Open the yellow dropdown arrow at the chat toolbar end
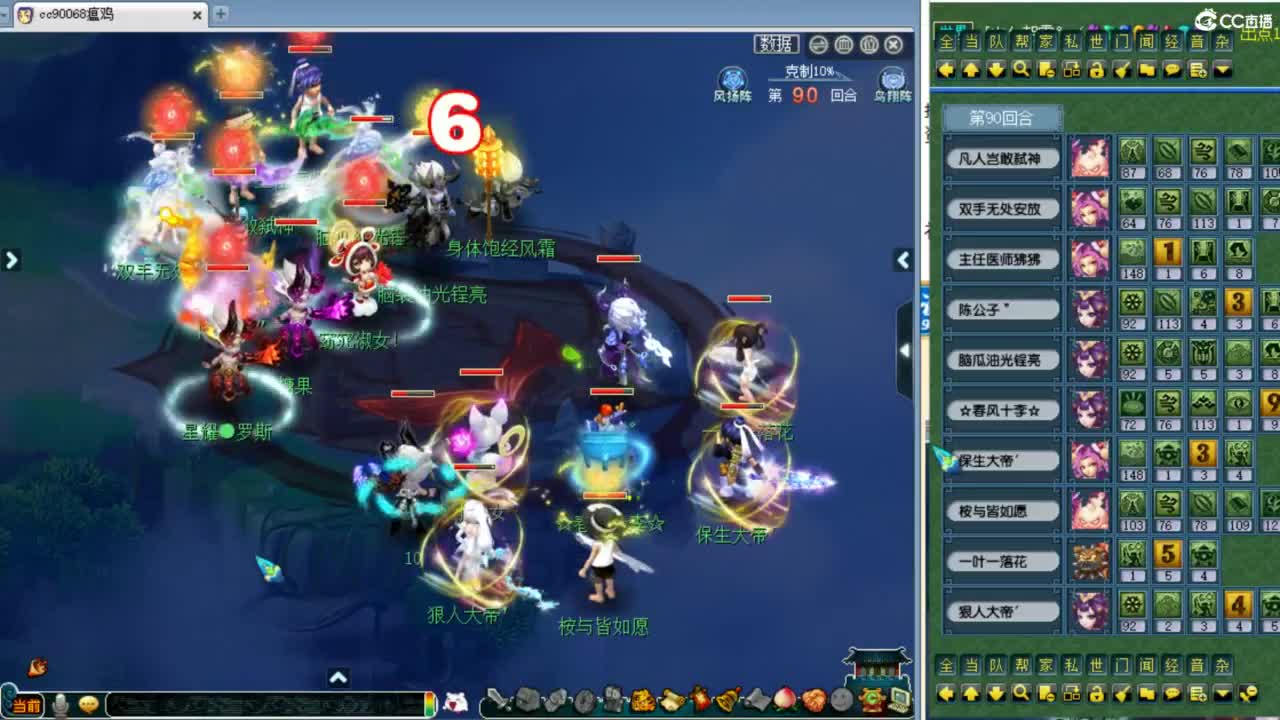The height and width of the screenshot is (720, 1280). (1221, 70)
